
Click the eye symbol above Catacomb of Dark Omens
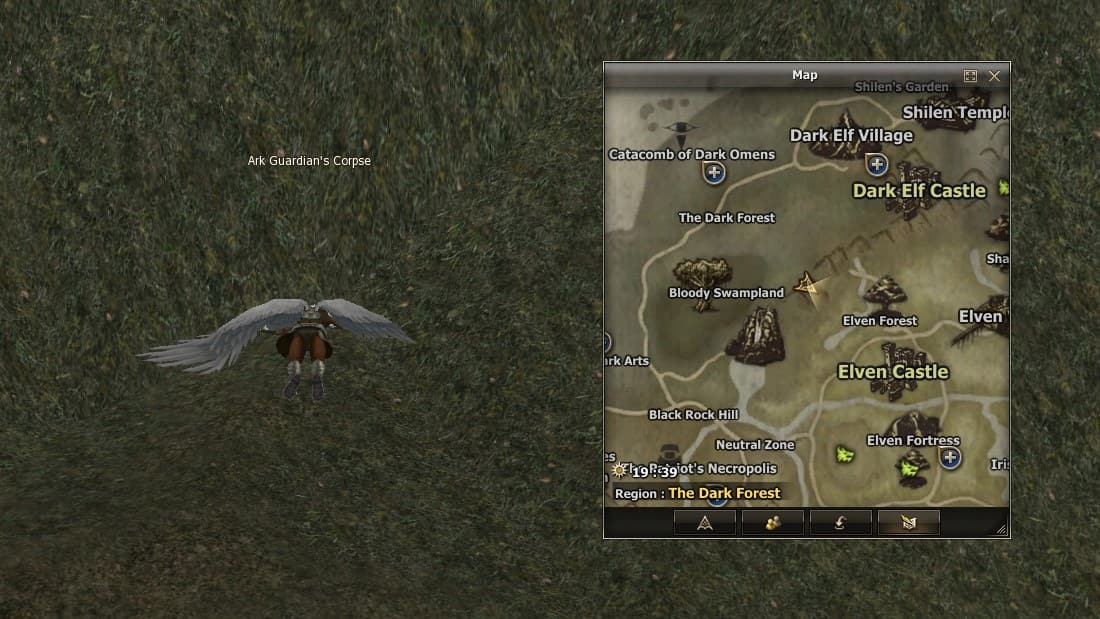tap(682, 129)
